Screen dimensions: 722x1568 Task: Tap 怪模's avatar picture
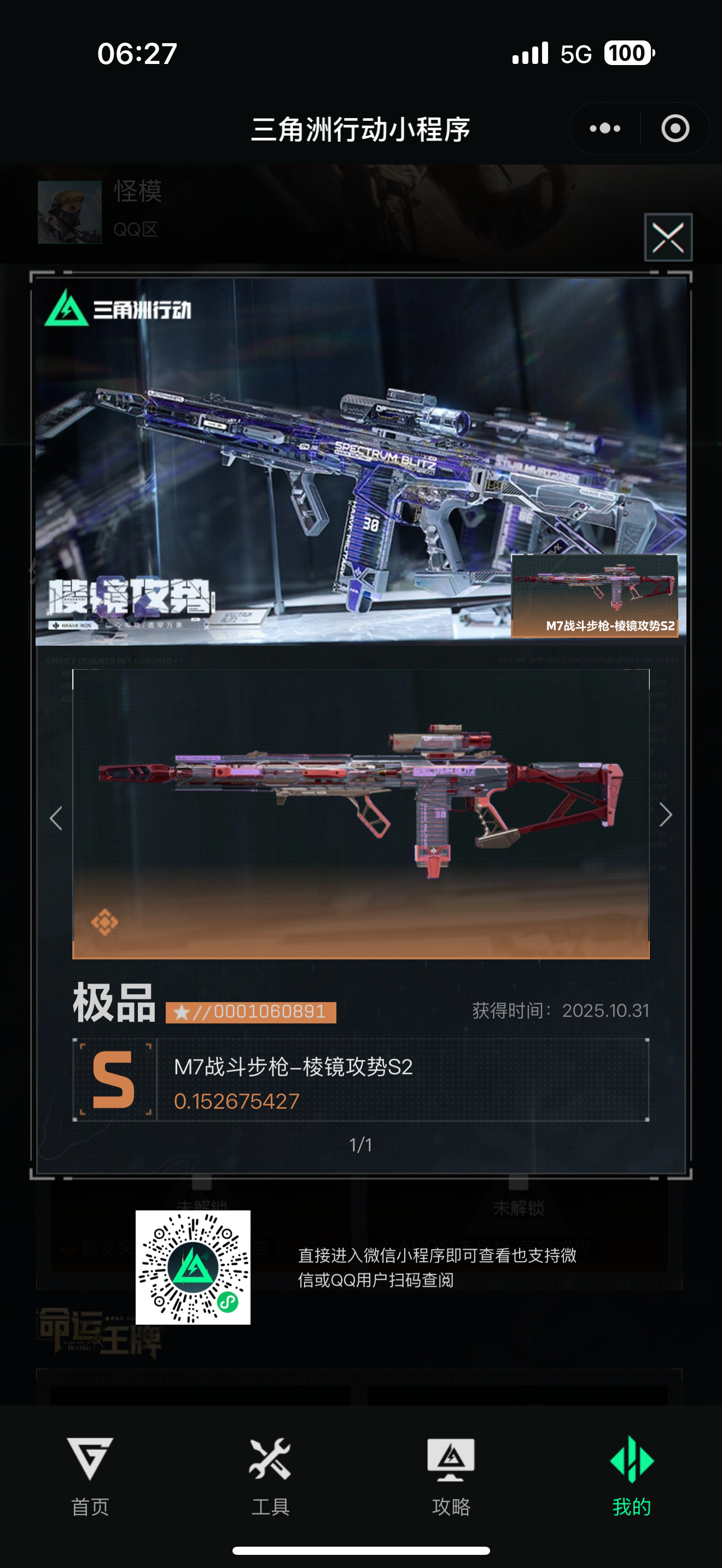[69, 213]
